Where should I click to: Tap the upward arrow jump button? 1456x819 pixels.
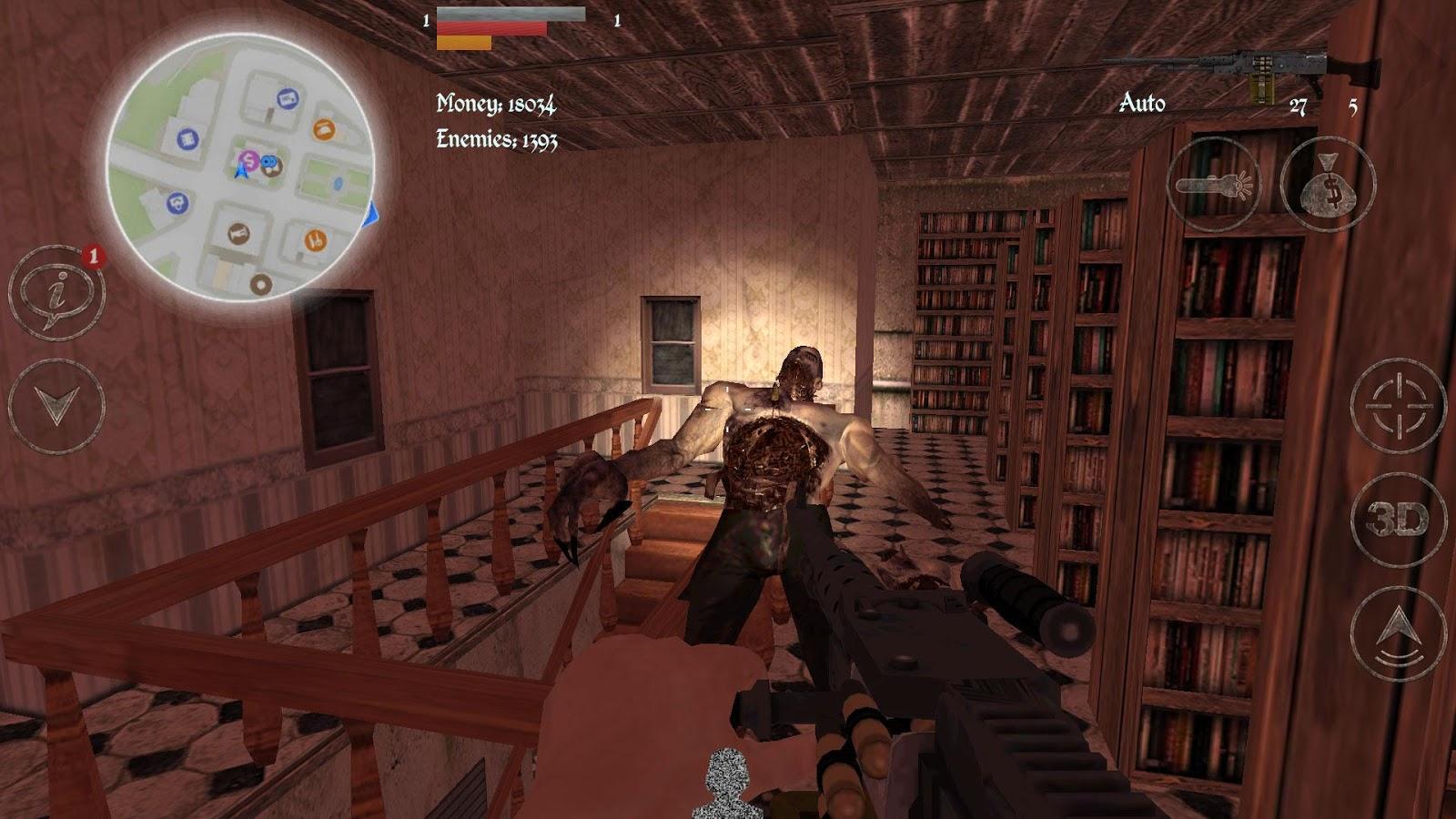click(1398, 633)
